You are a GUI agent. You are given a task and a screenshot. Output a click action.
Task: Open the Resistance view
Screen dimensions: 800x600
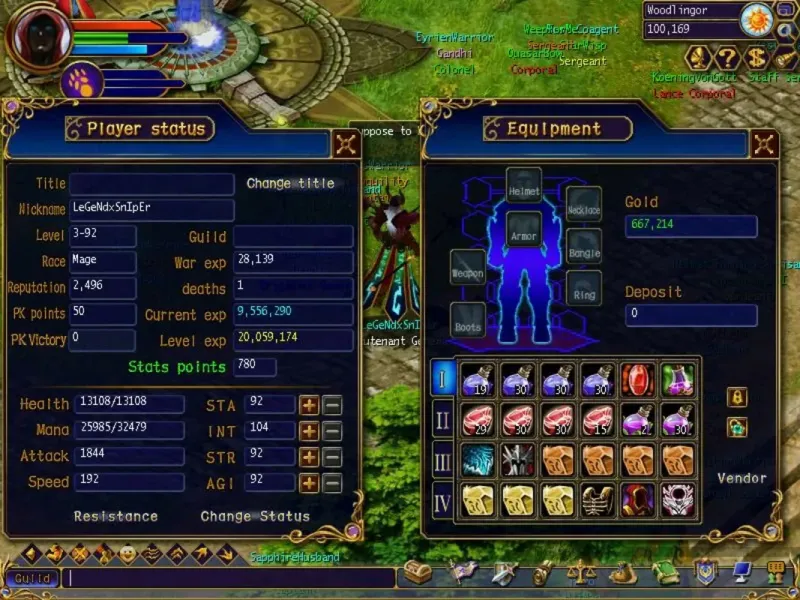(116, 516)
